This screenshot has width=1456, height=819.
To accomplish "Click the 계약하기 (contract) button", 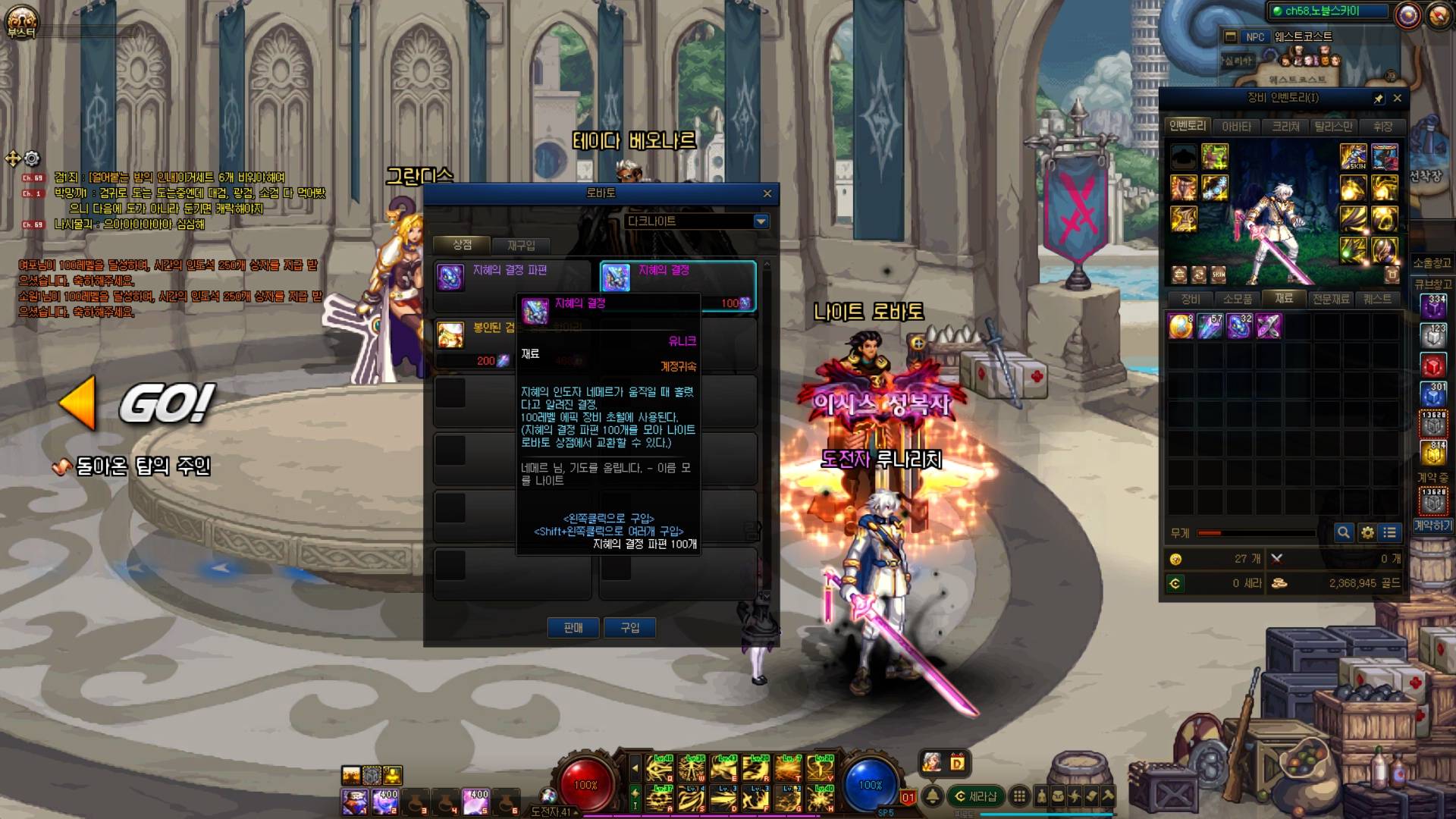I will (x=1432, y=526).
